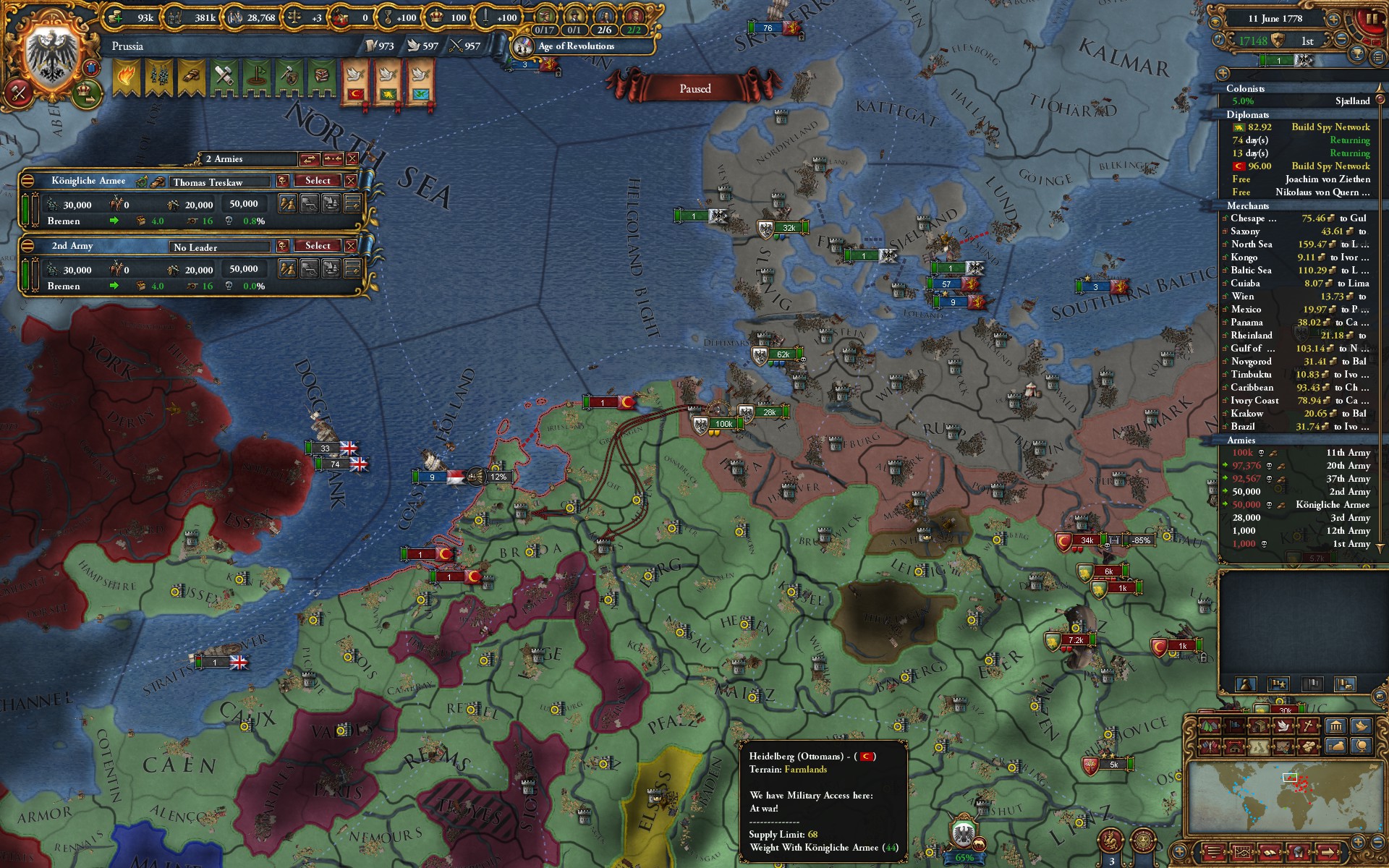Open the ledger (graph icon) bottom right
The width and height of the screenshot is (1389, 868).
click(x=1242, y=852)
